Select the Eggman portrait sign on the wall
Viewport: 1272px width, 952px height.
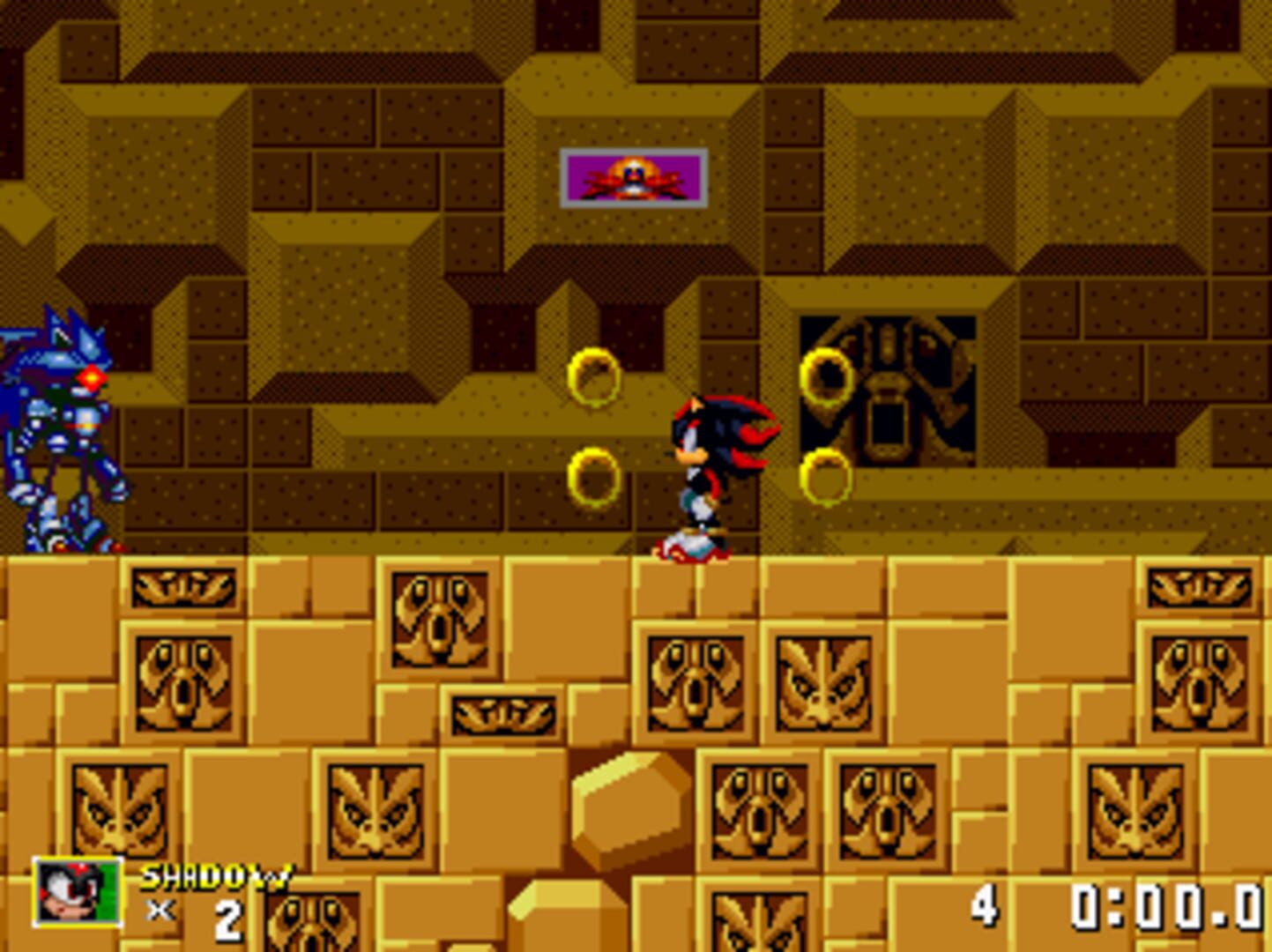click(633, 176)
